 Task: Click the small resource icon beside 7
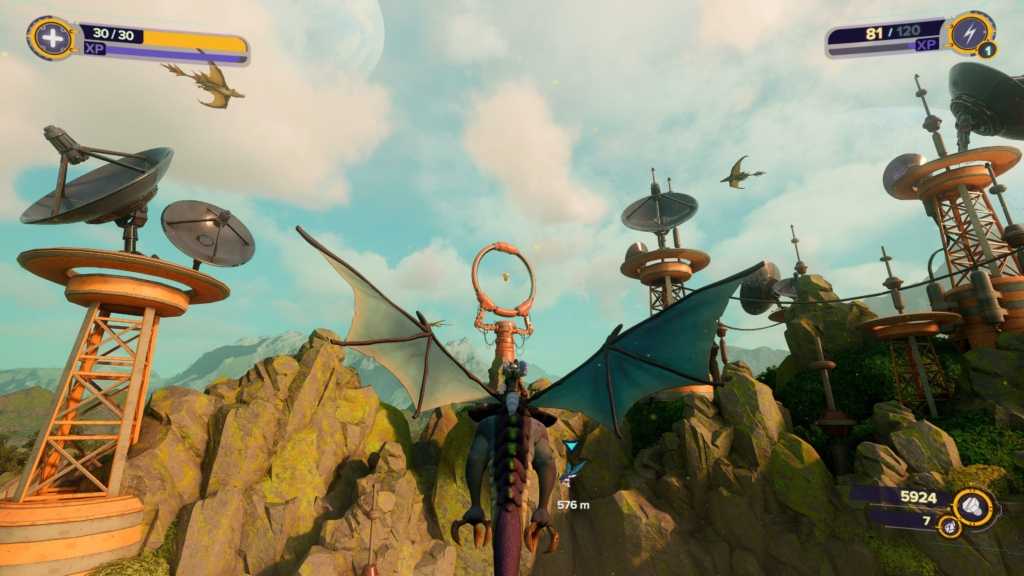click(949, 527)
